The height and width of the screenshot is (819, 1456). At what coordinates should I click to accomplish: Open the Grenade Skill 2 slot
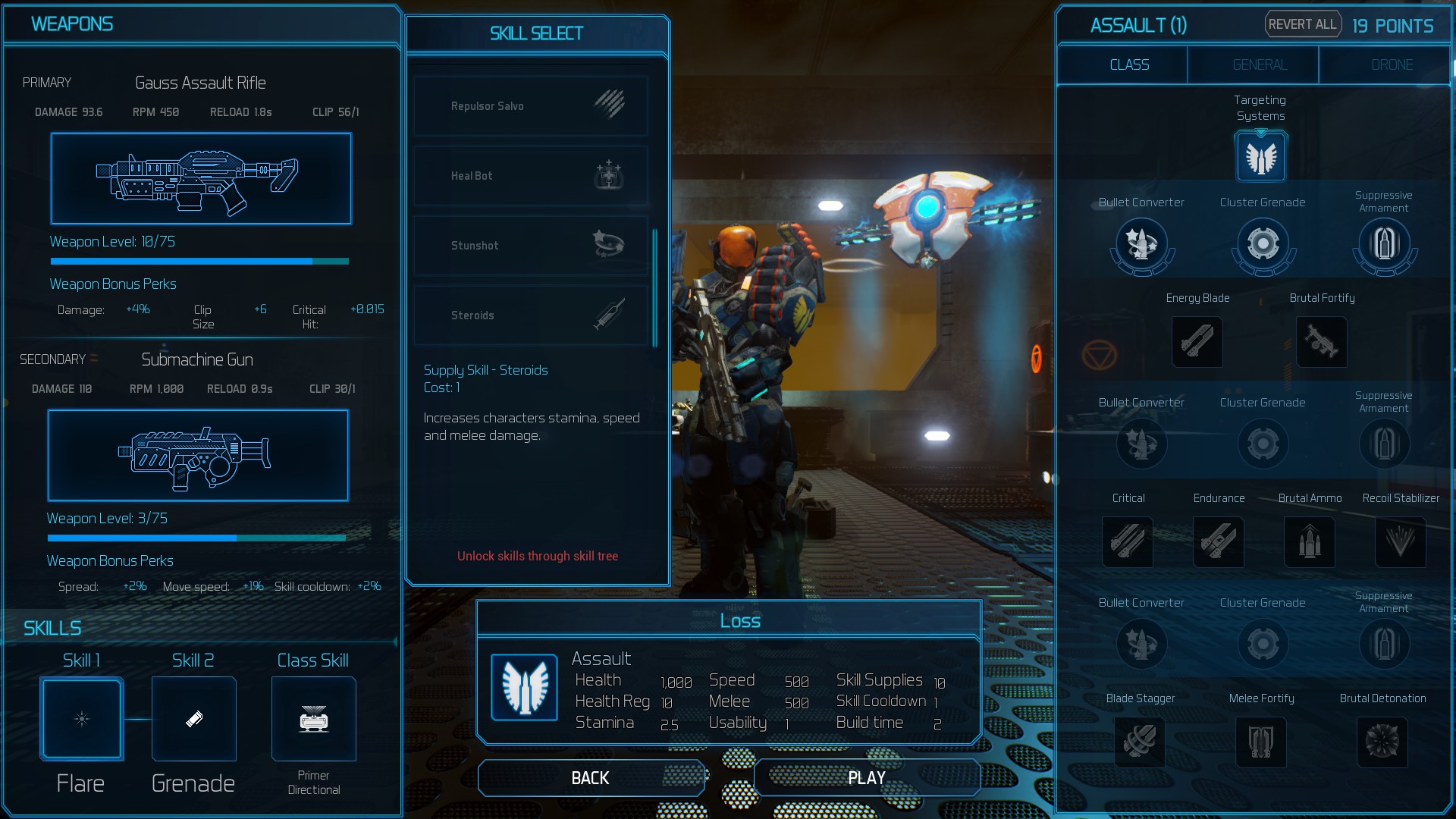click(x=194, y=719)
